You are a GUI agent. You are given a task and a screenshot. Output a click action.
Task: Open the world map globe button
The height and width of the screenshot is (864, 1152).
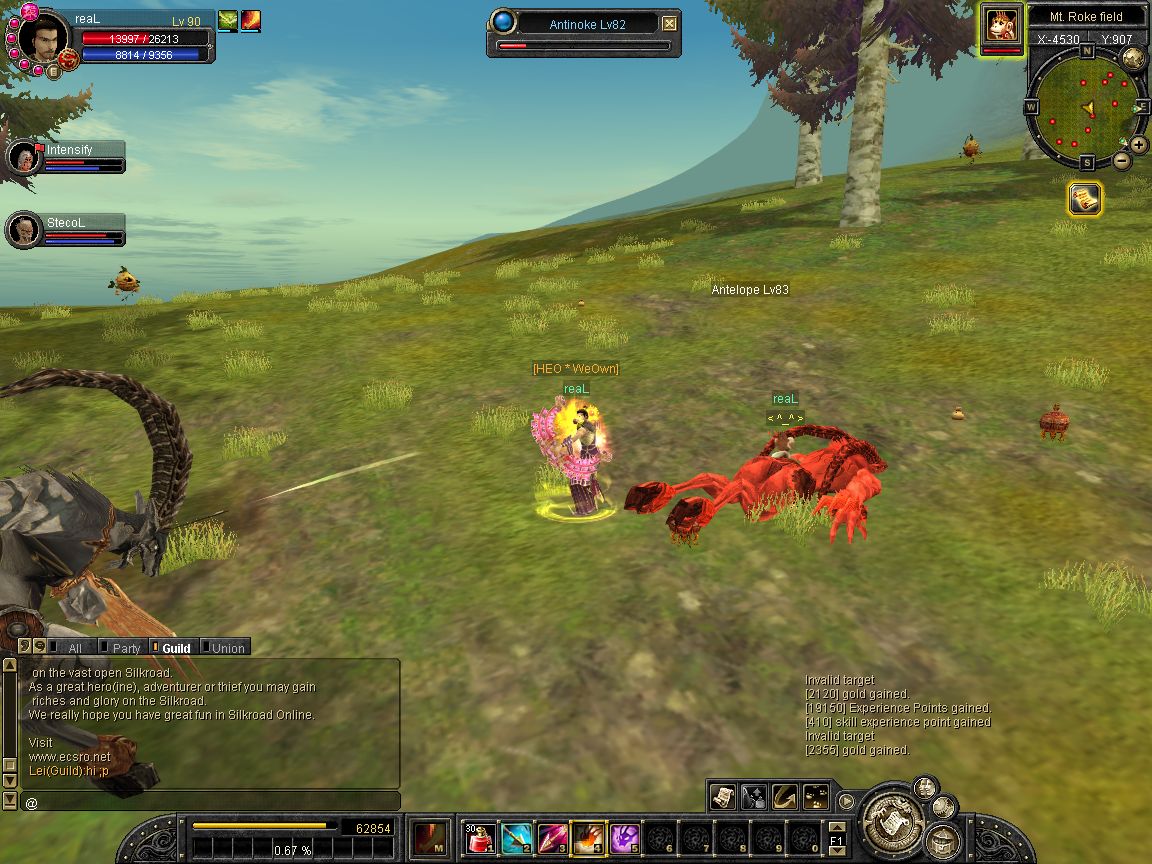1133,57
